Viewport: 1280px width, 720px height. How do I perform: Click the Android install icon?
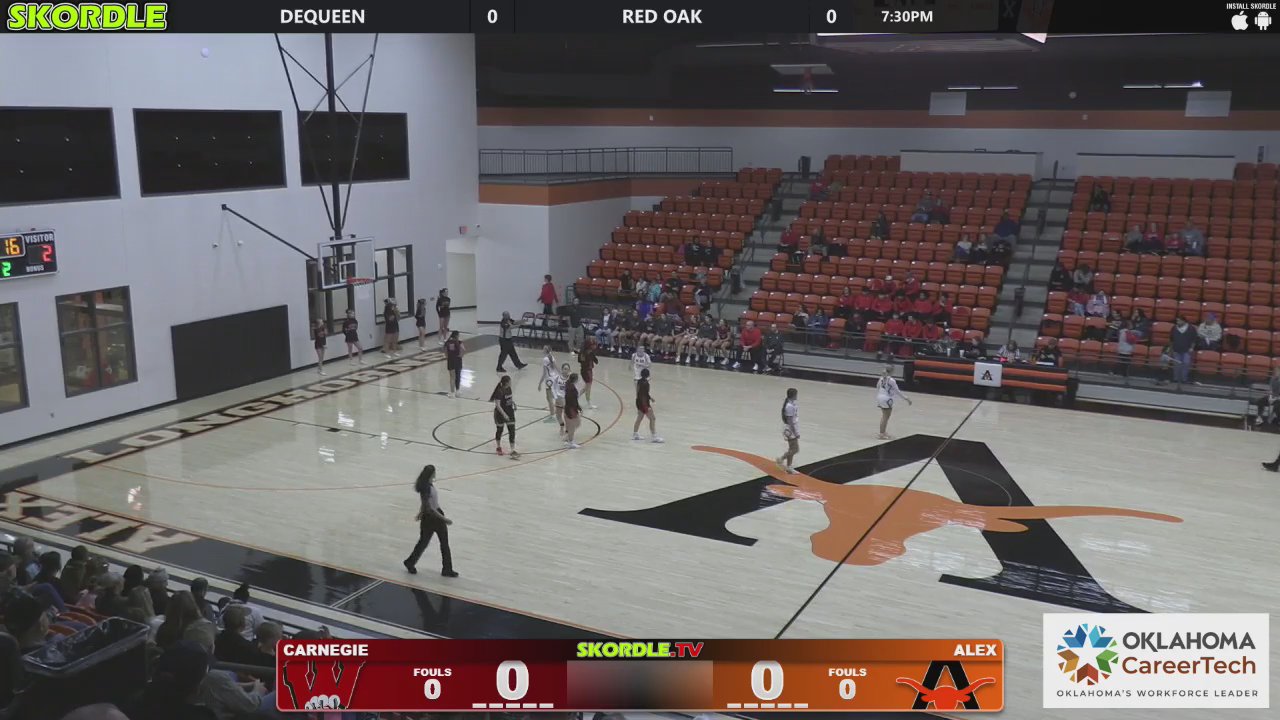pos(1263,21)
